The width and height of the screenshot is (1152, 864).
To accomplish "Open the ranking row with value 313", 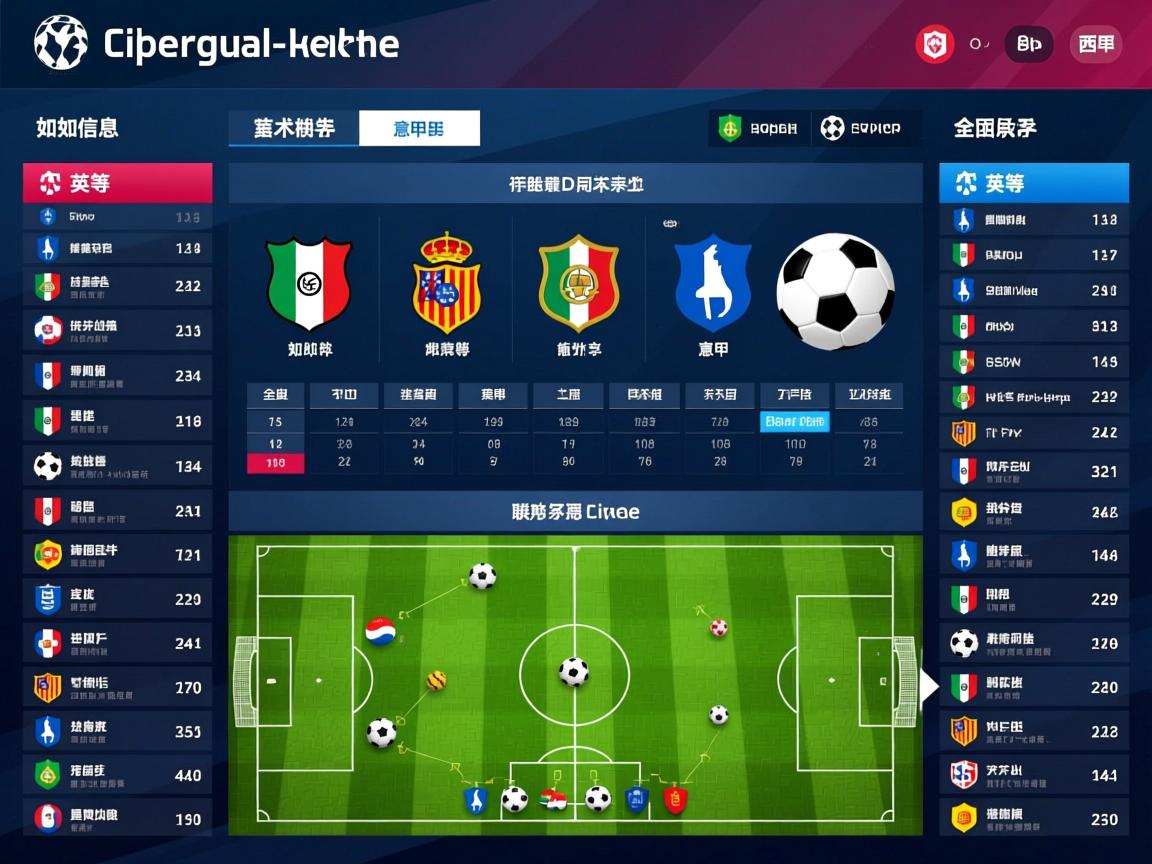I will 1034,326.
